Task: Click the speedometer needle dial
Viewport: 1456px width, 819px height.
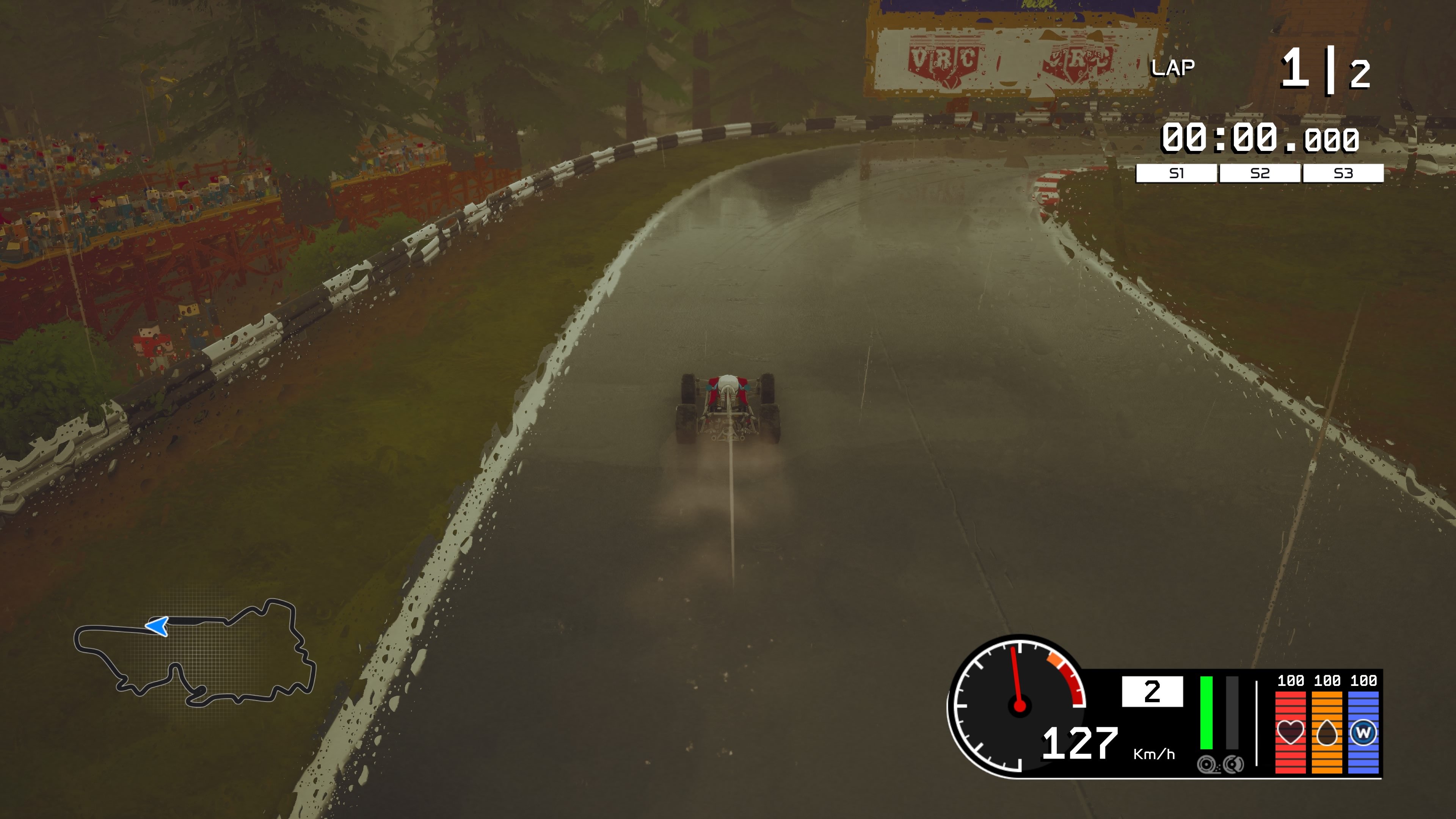Action: coord(1020,705)
